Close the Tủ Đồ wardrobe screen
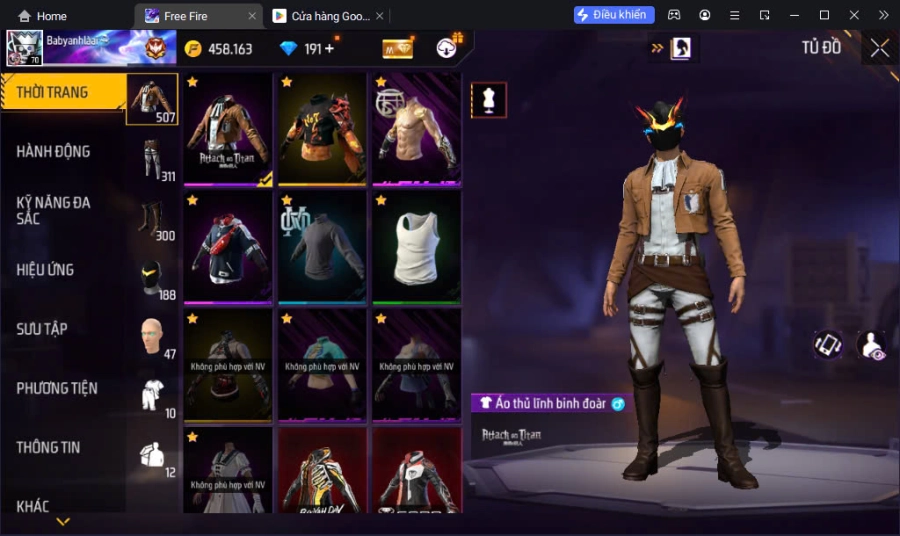The width and height of the screenshot is (900, 536). [879, 48]
